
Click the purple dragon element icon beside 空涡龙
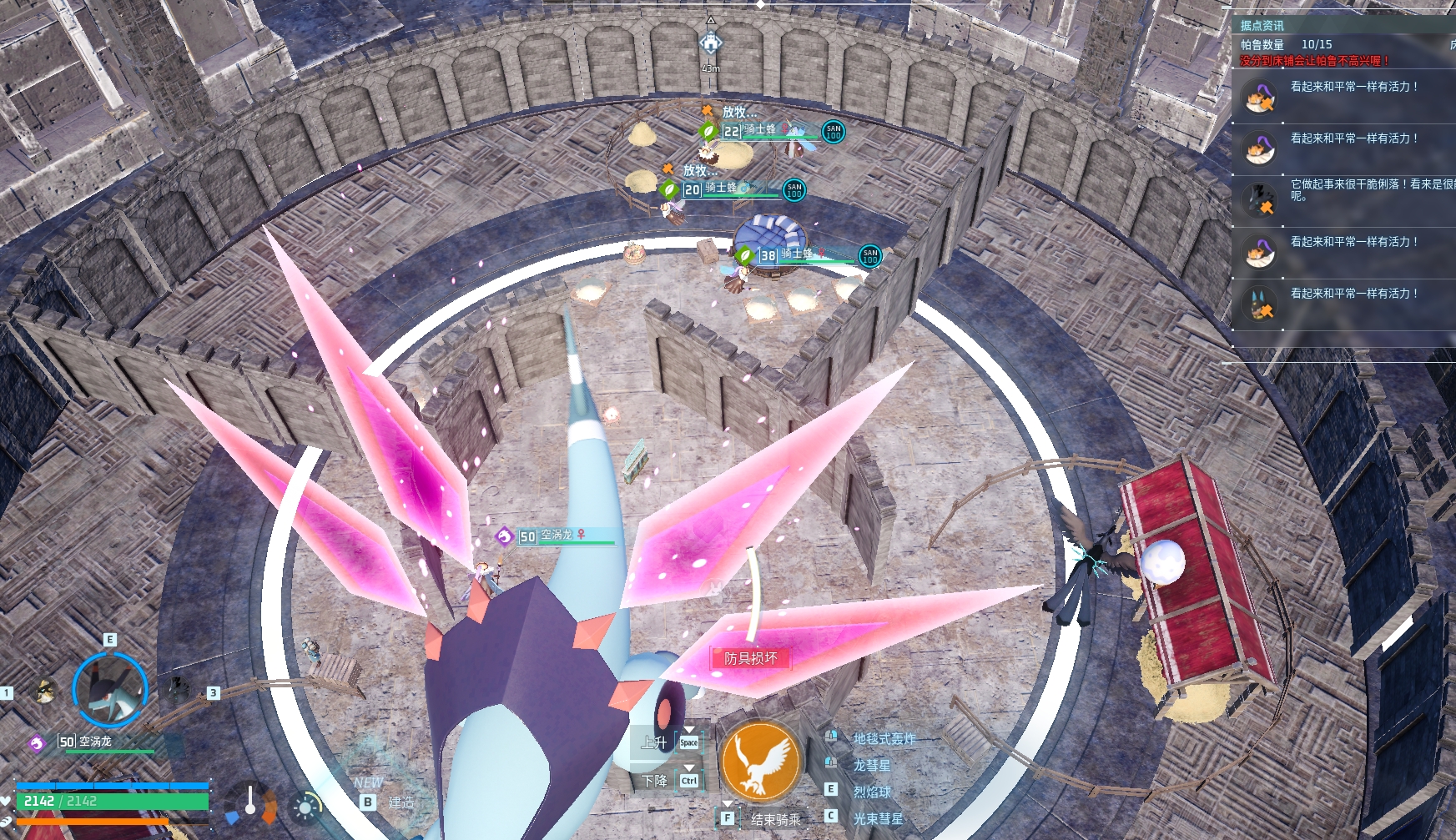37,742
